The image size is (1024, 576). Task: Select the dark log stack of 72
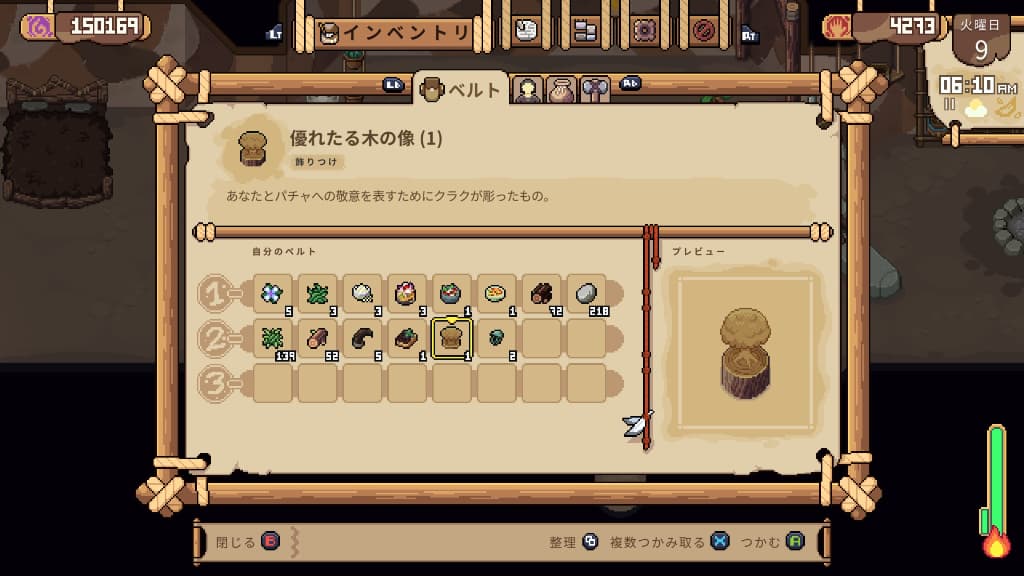pyautogui.click(x=542, y=294)
